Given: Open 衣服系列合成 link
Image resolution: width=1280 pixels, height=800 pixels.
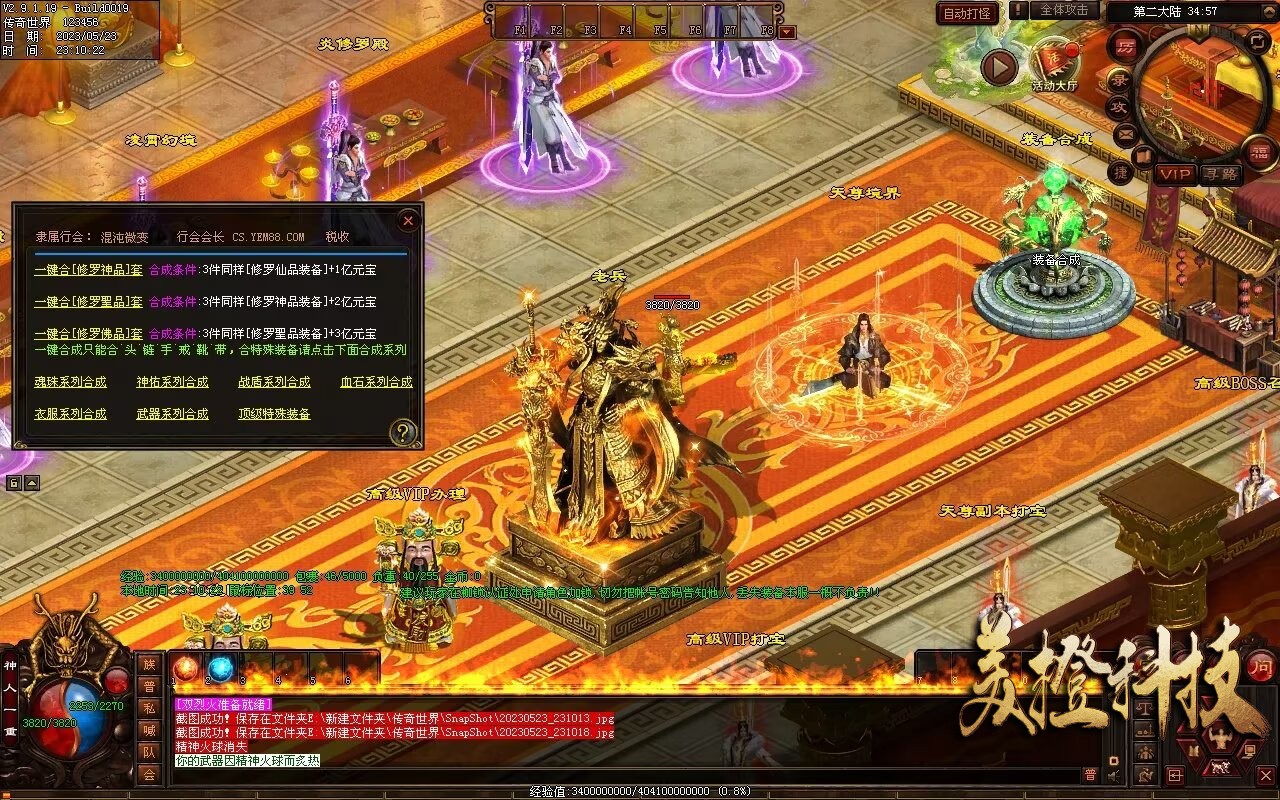Looking at the screenshot, I should point(70,414).
